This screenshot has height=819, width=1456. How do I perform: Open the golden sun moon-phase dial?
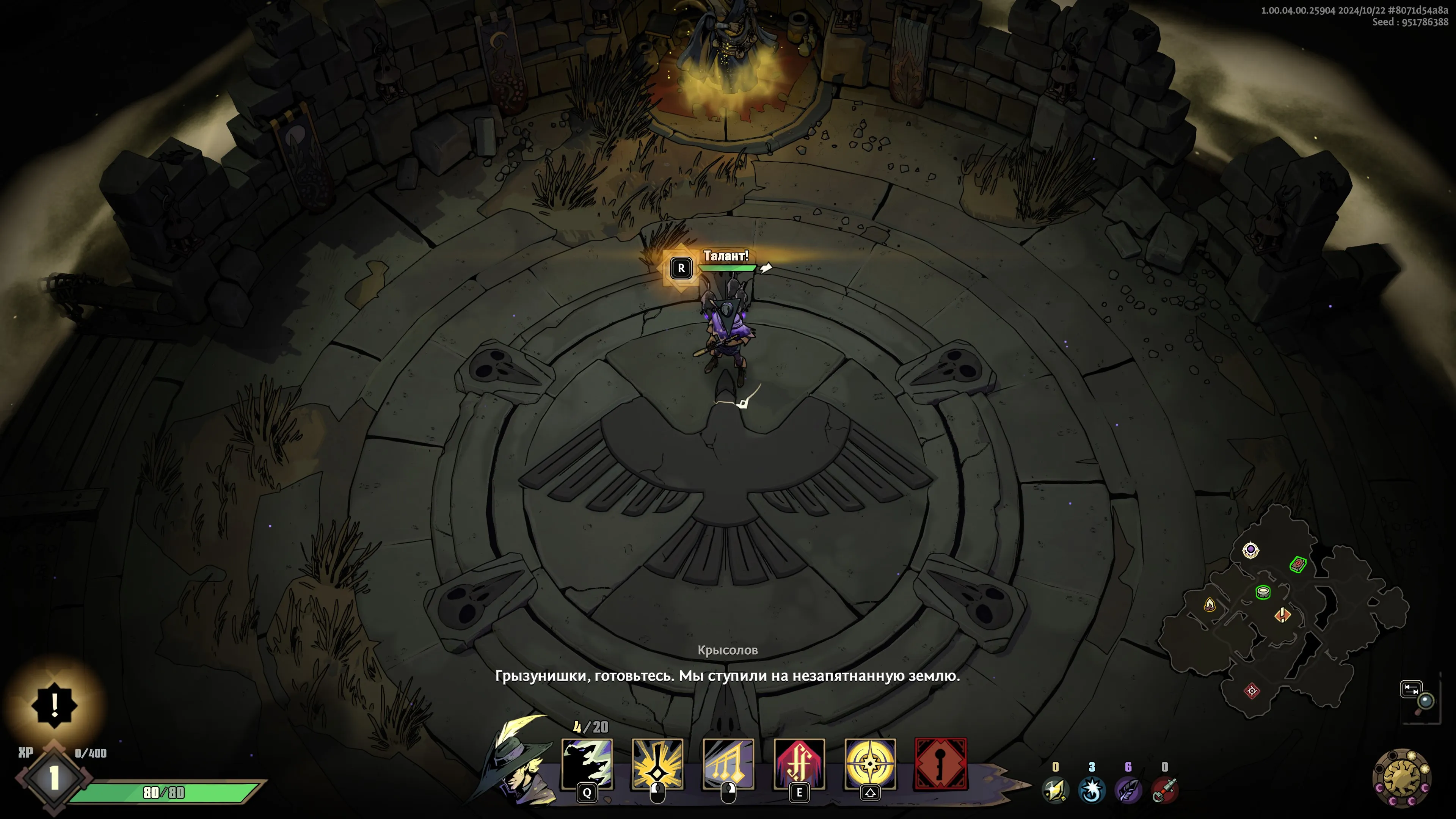1402,778
